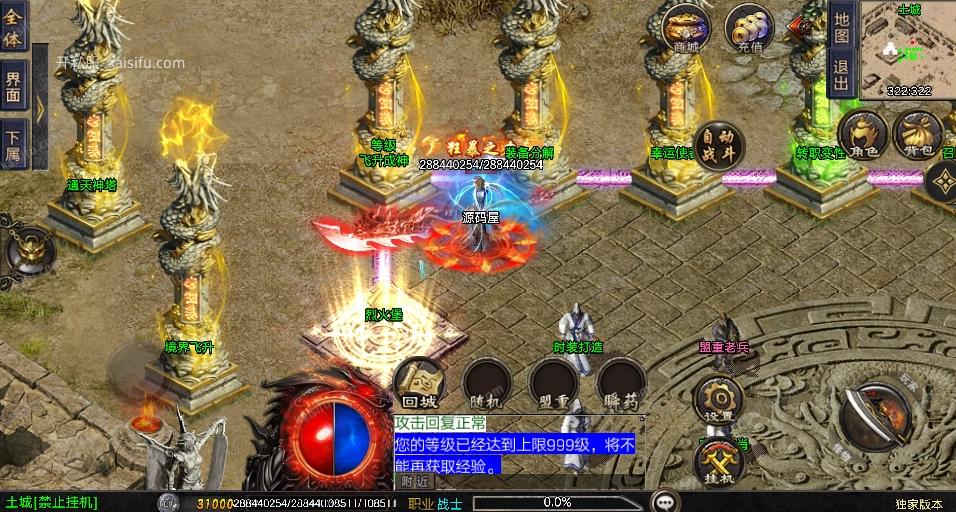956x512 pixels.
Task: Select the 瞬药 potion slot
Action: (x=621, y=384)
